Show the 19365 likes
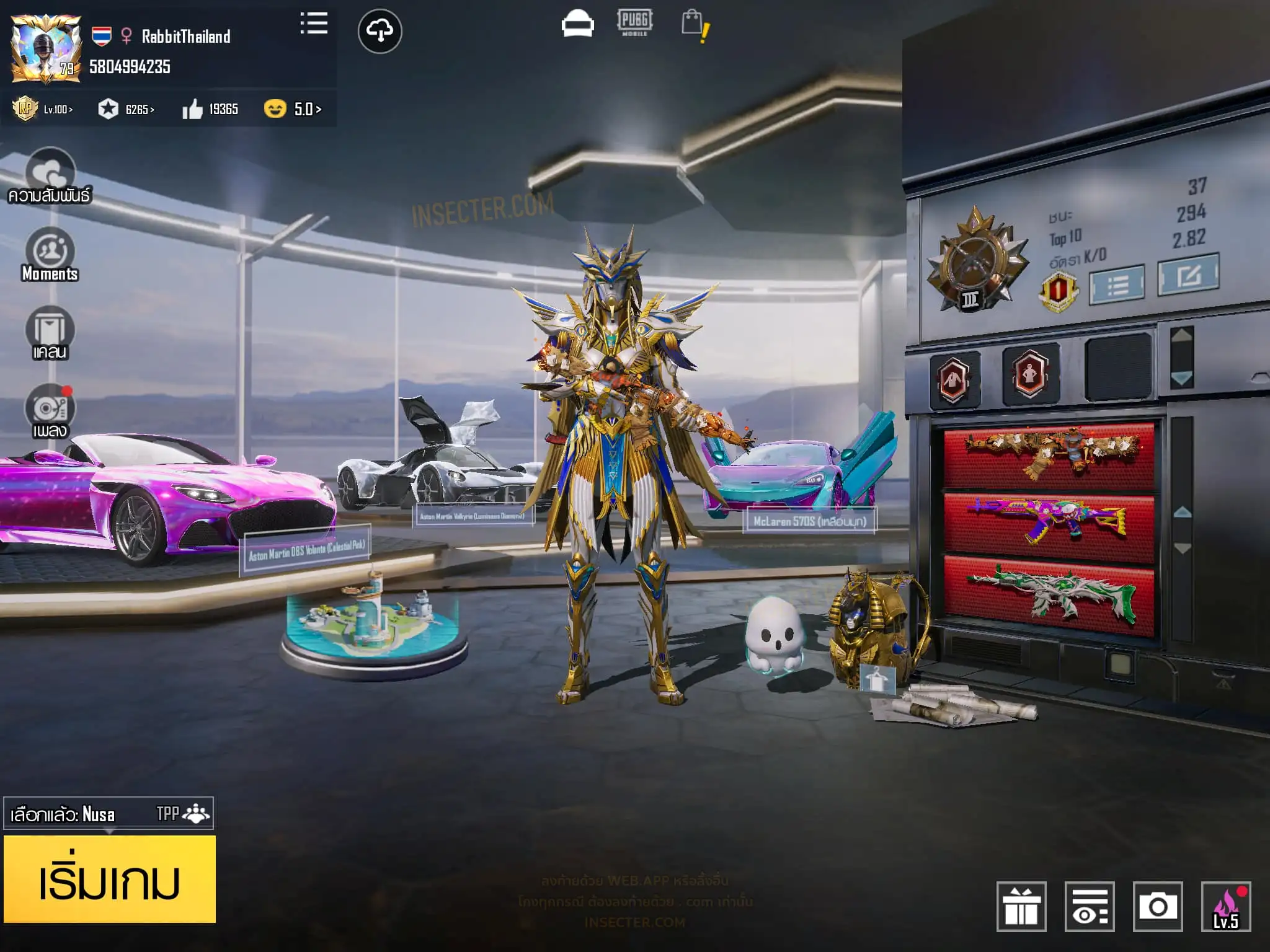 pos(210,109)
